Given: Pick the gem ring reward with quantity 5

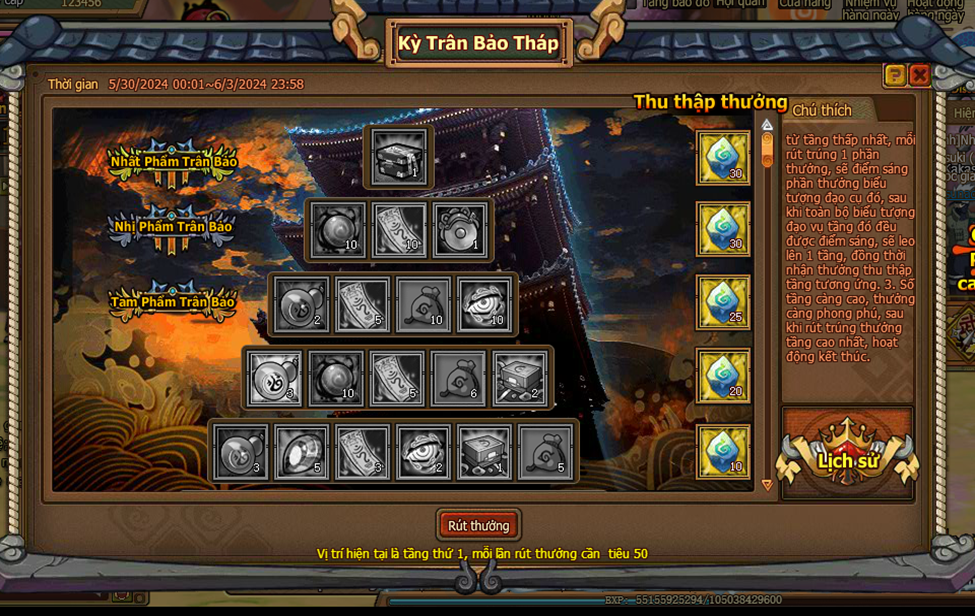Looking at the screenshot, I should [x=301, y=452].
